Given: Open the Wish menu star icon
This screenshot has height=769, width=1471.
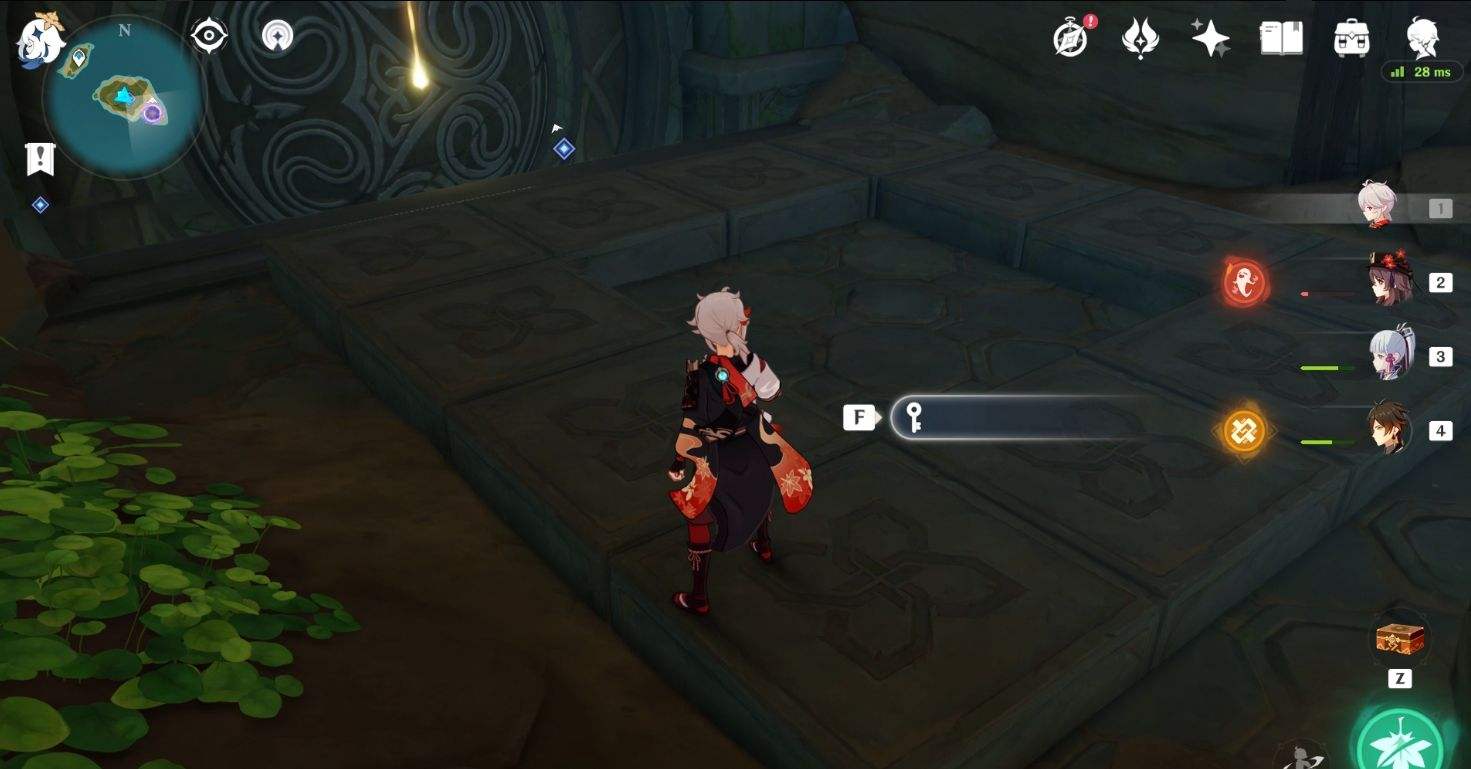Looking at the screenshot, I should (x=1210, y=37).
